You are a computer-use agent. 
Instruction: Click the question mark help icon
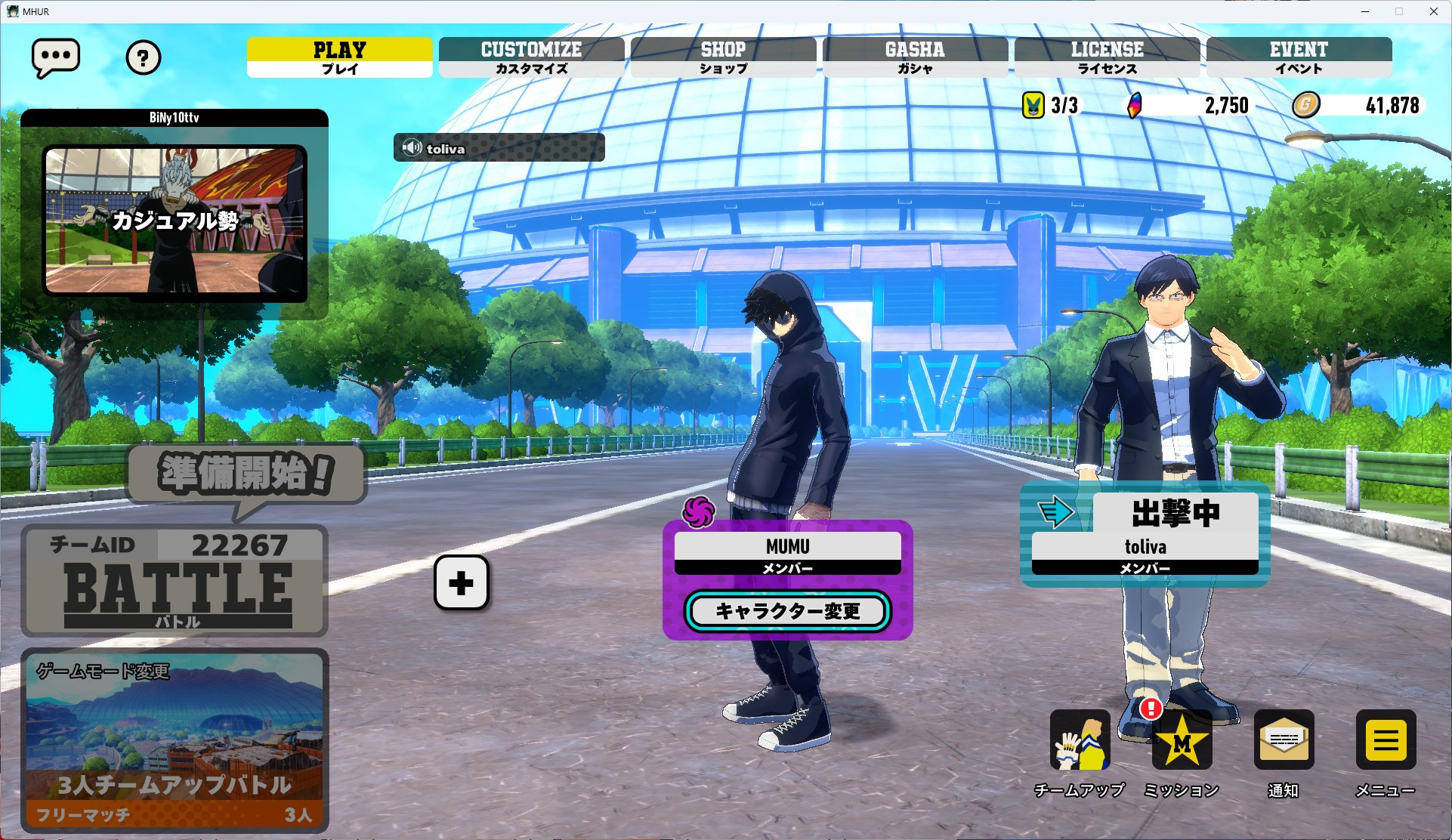(143, 57)
